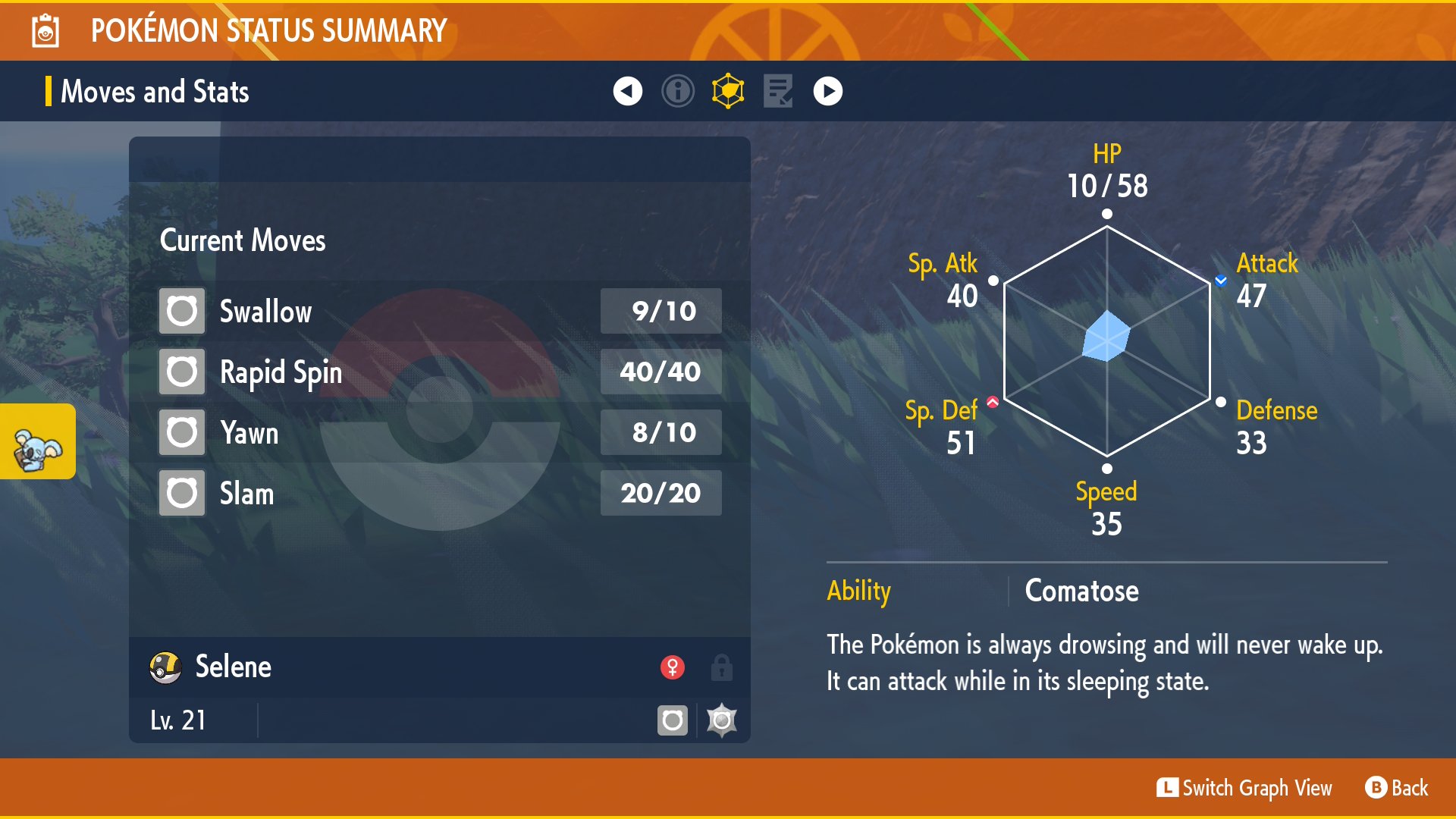Advance to next summary page arrow
Viewport: 1456px width, 819px height.
[827, 92]
